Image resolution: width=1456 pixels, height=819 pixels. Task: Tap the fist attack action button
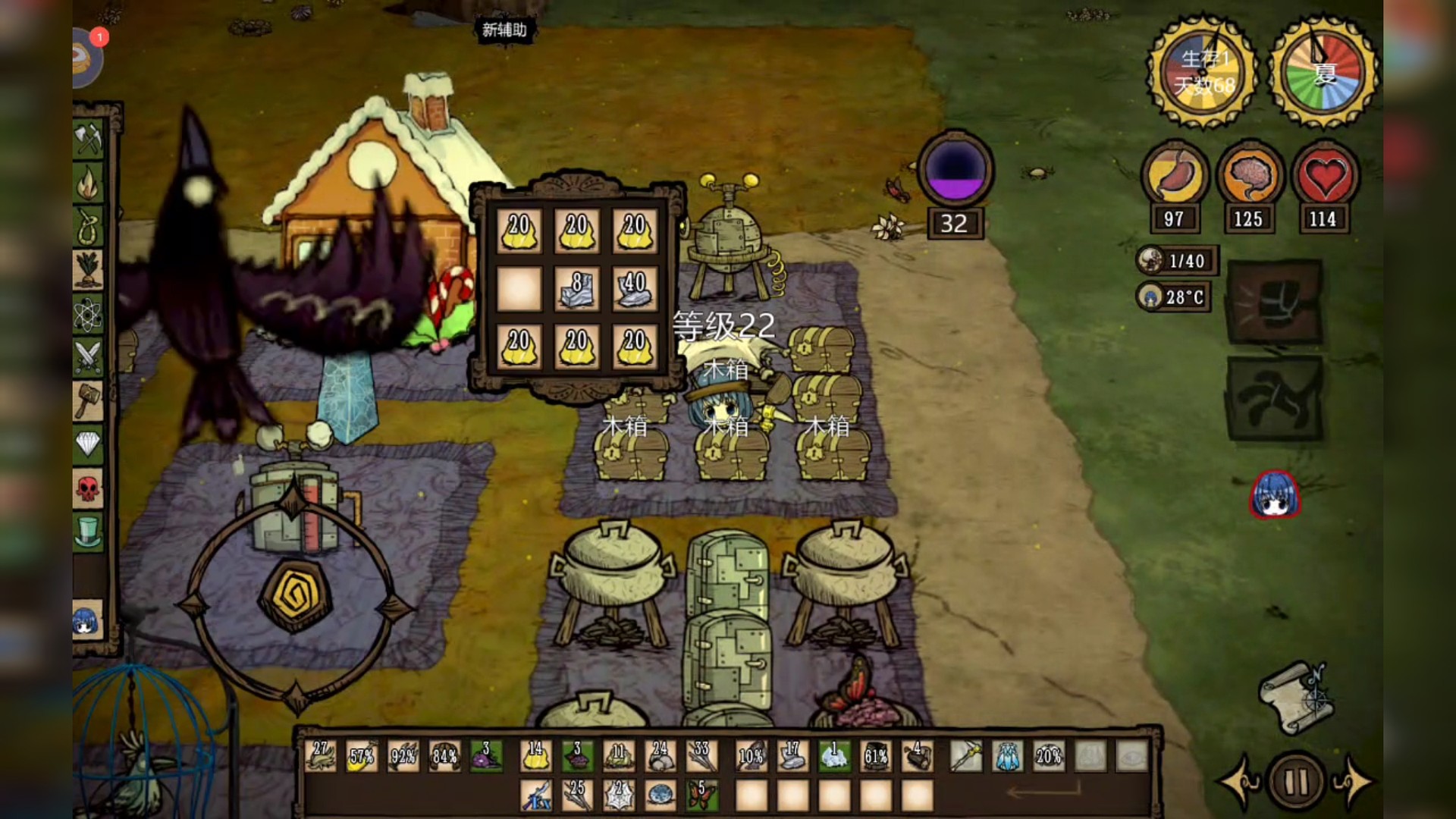(1275, 302)
